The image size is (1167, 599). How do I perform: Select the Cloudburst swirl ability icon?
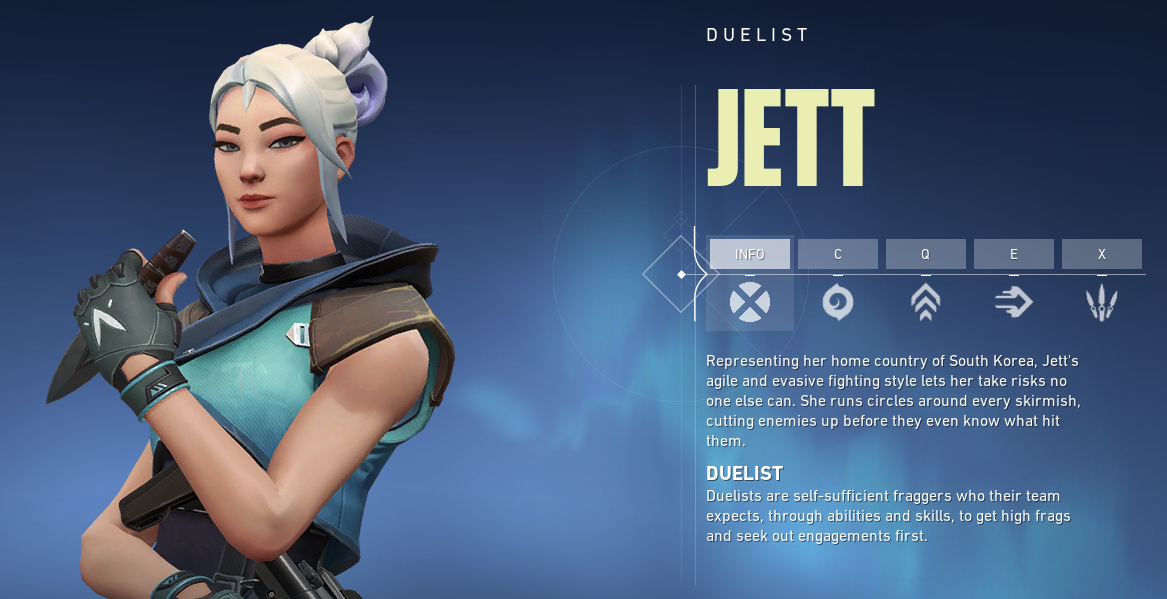point(837,301)
